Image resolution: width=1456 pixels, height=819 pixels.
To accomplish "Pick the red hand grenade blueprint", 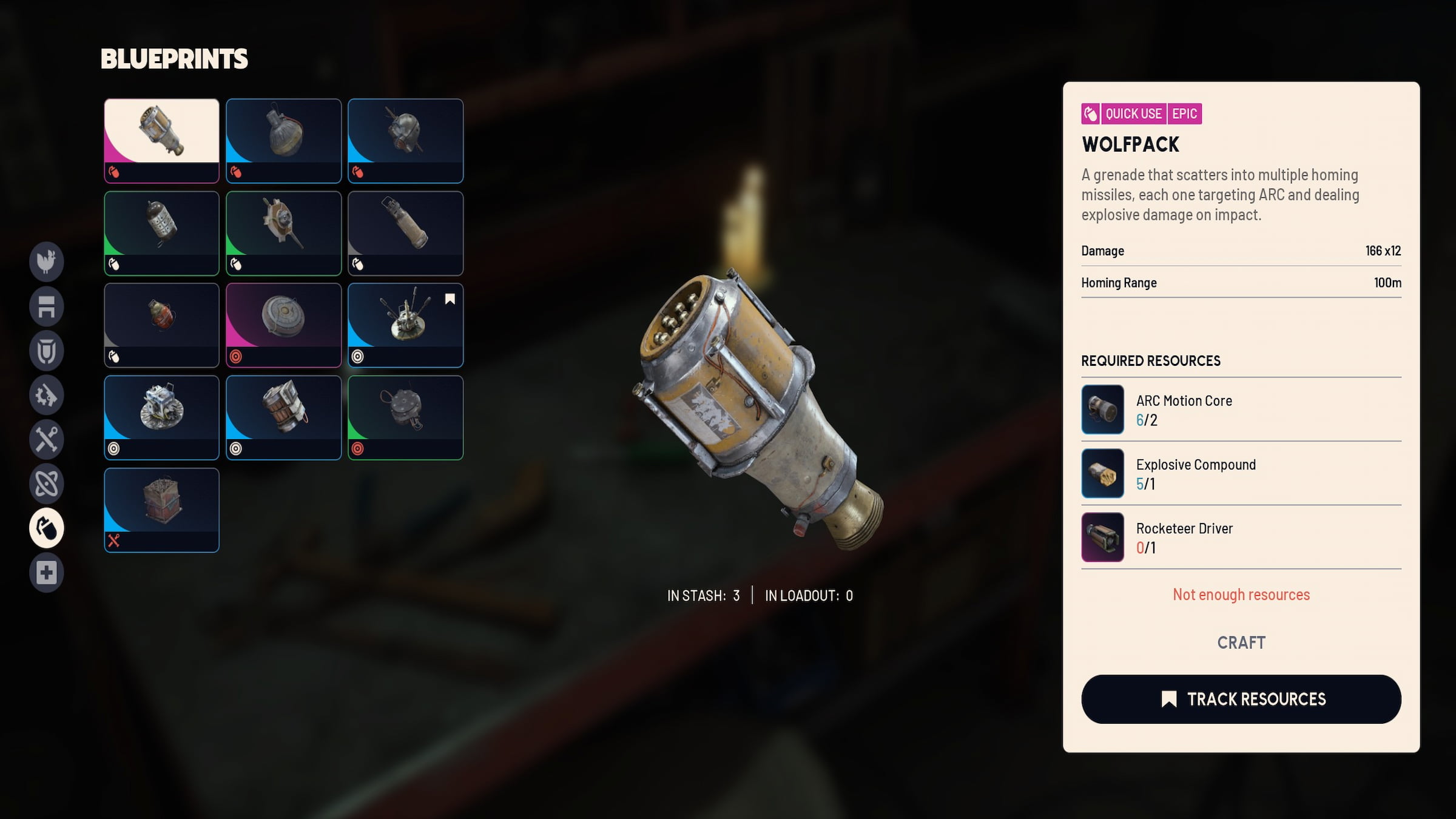I will click(x=161, y=325).
